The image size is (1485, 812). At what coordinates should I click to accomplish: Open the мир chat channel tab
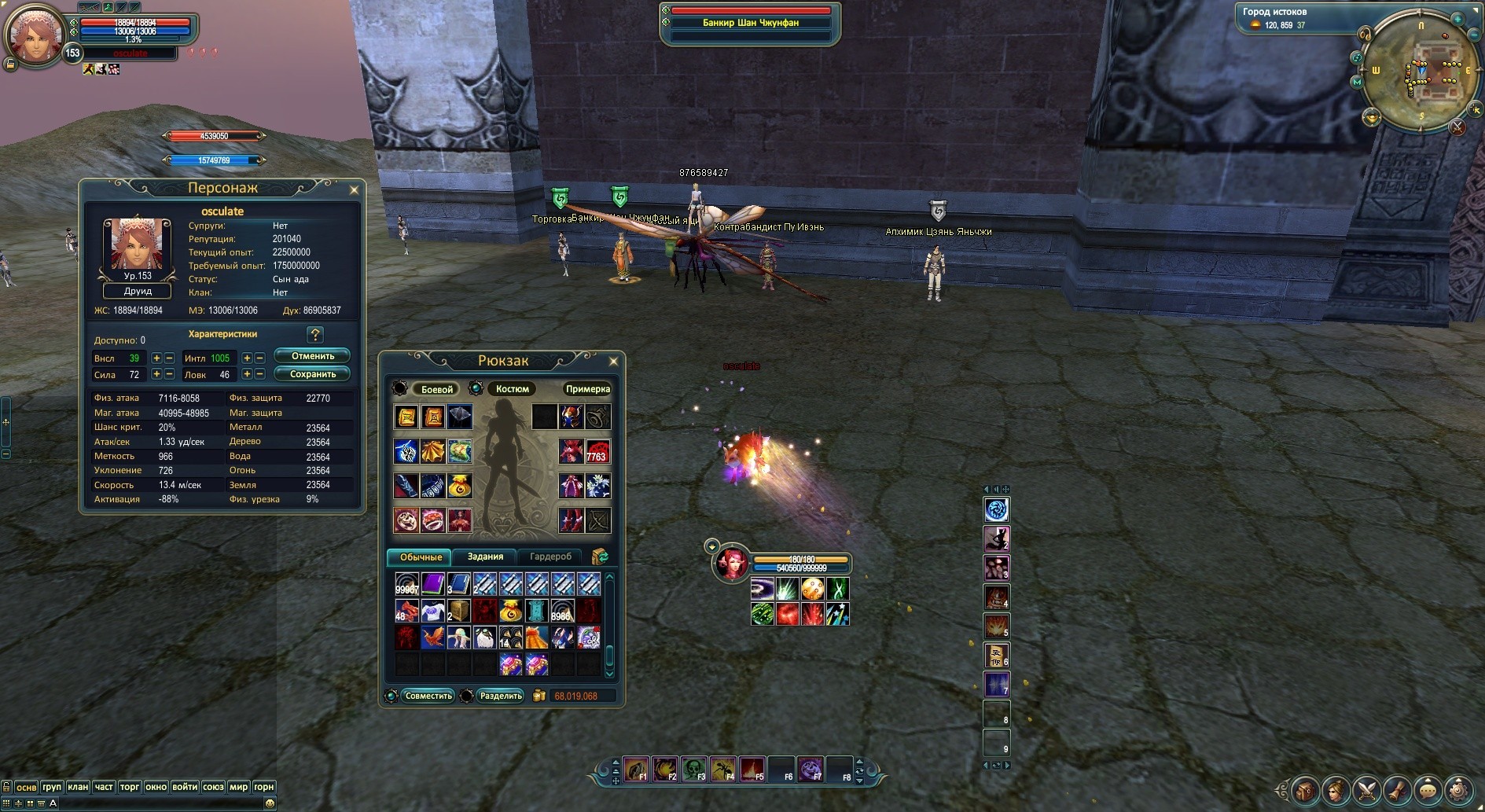coord(238,787)
